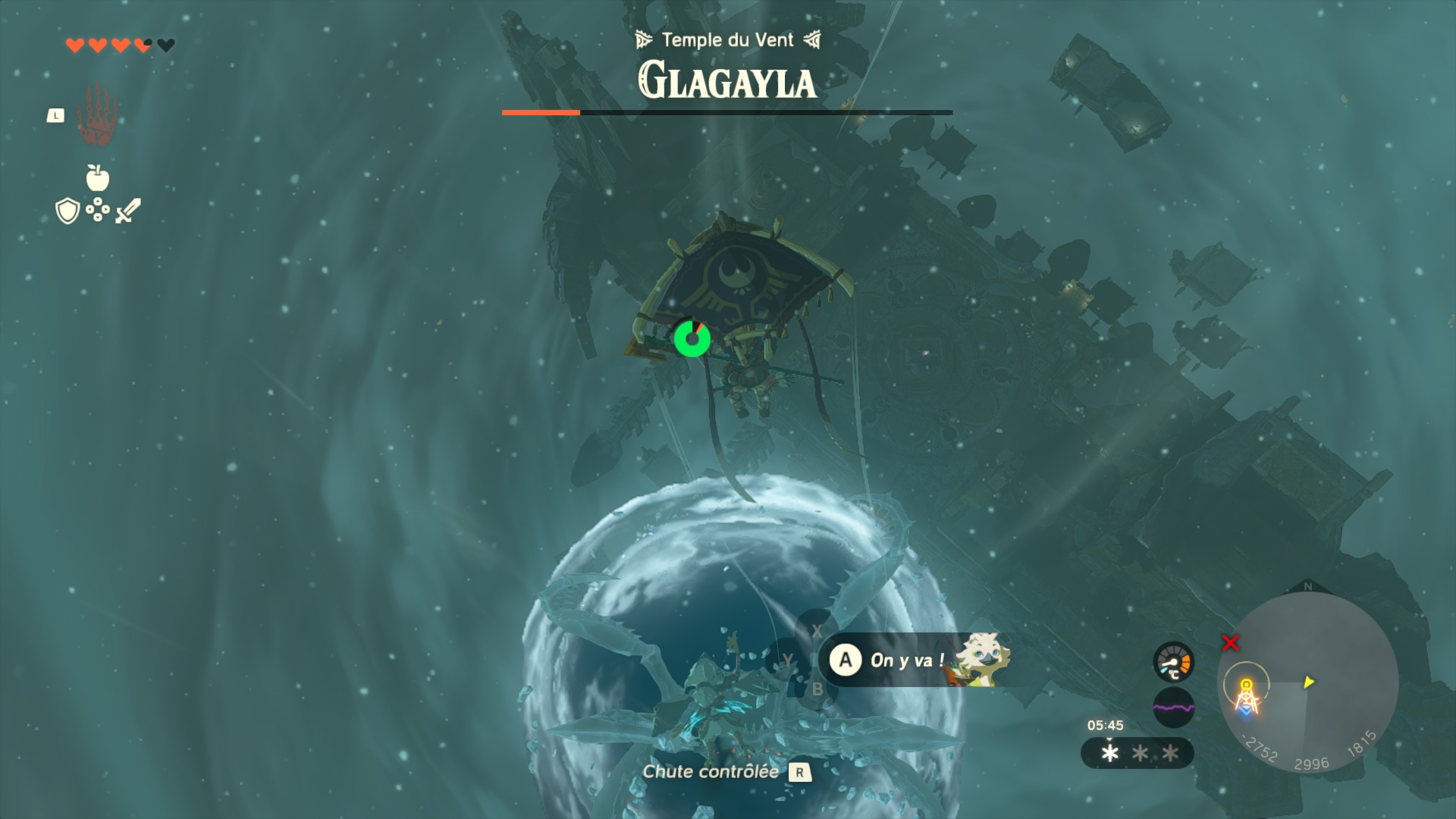This screenshot has height=819, width=1456.
Task: Choose the sword quick-select icon
Action: (x=128, y=210)
